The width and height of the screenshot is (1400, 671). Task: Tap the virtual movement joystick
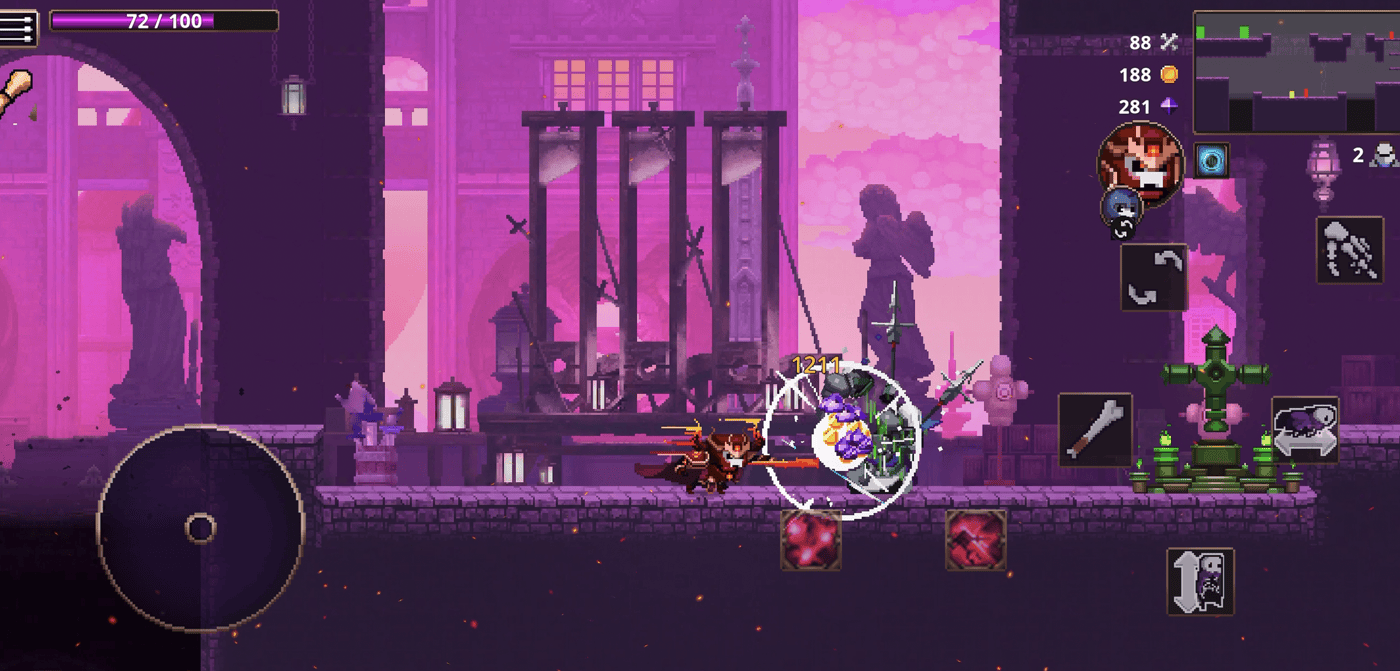pyautogui.click(x=200, y=528)
